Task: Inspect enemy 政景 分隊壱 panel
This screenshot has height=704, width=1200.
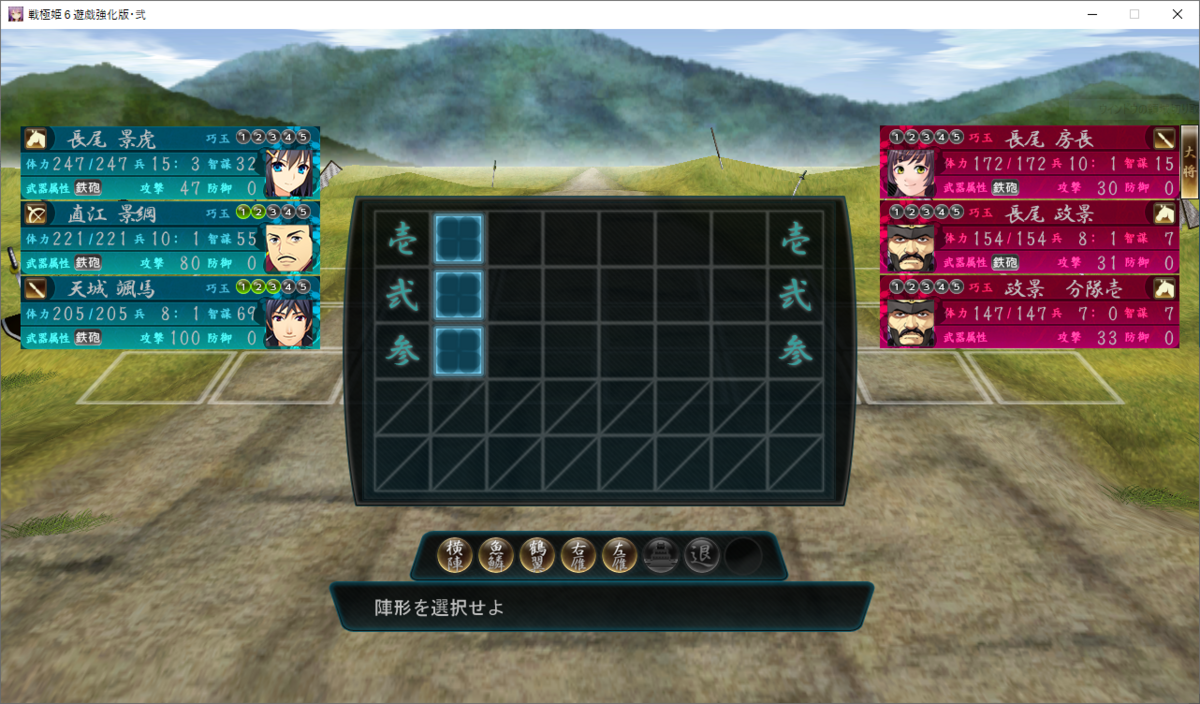Action: 1030,312
